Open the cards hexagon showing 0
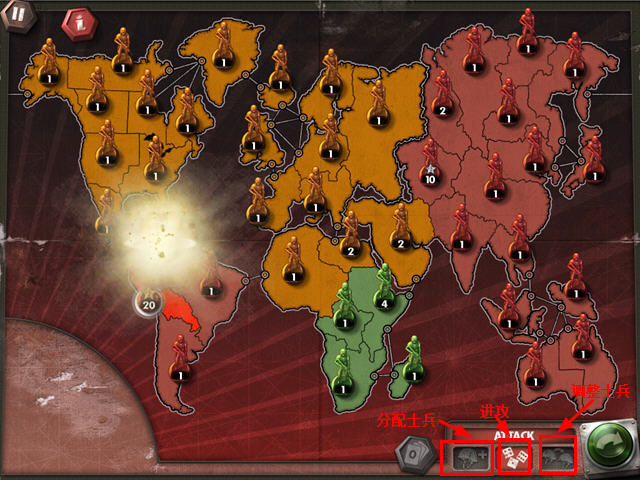Screen dimensions: 640x480 point(412,454)
